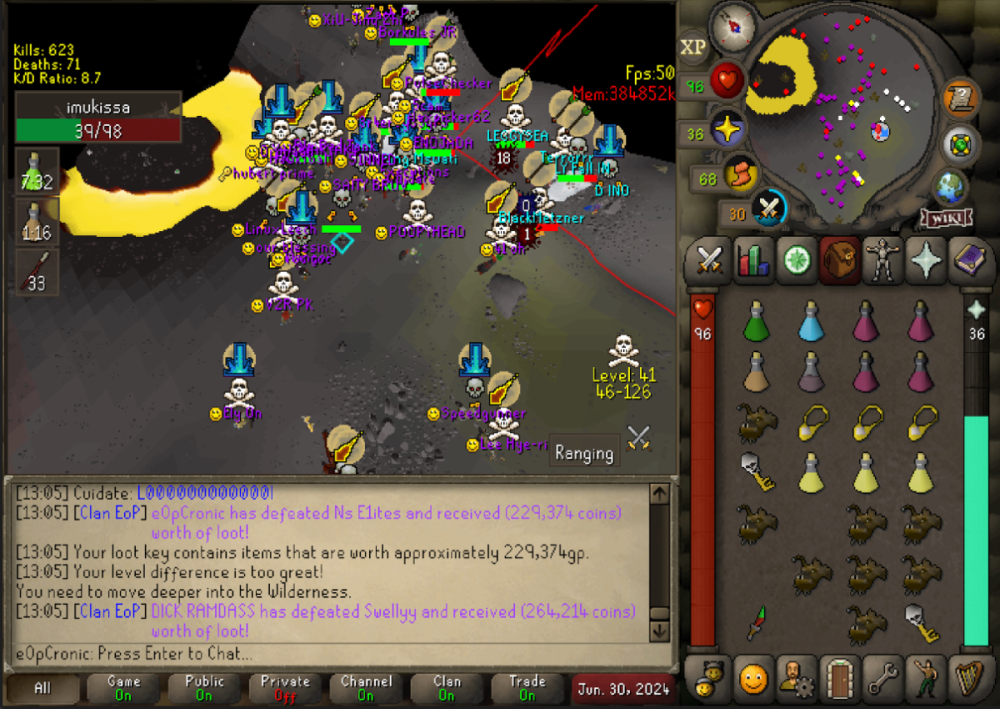
Task: Switch to the Skills tab
Action: pyautogui.click(x=752, y=260)
